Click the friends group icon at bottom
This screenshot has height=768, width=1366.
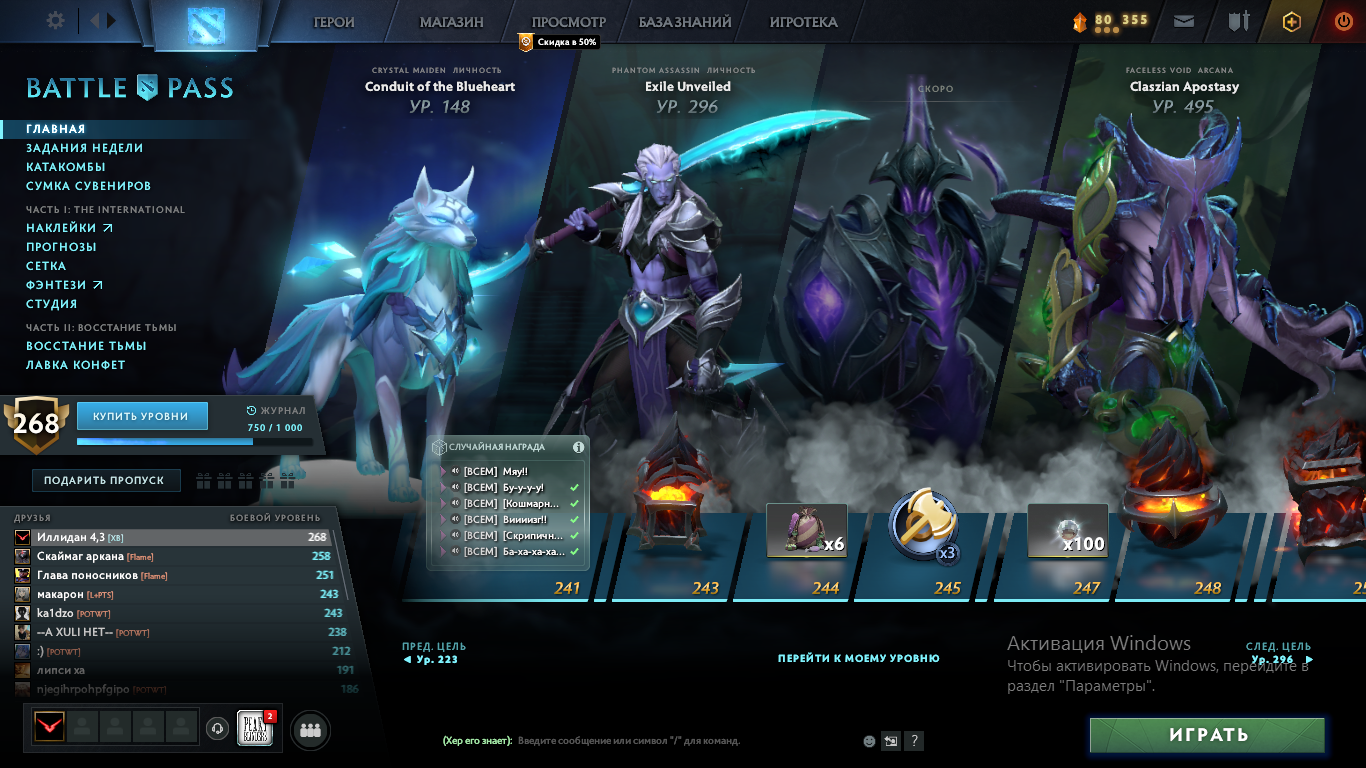309,730
